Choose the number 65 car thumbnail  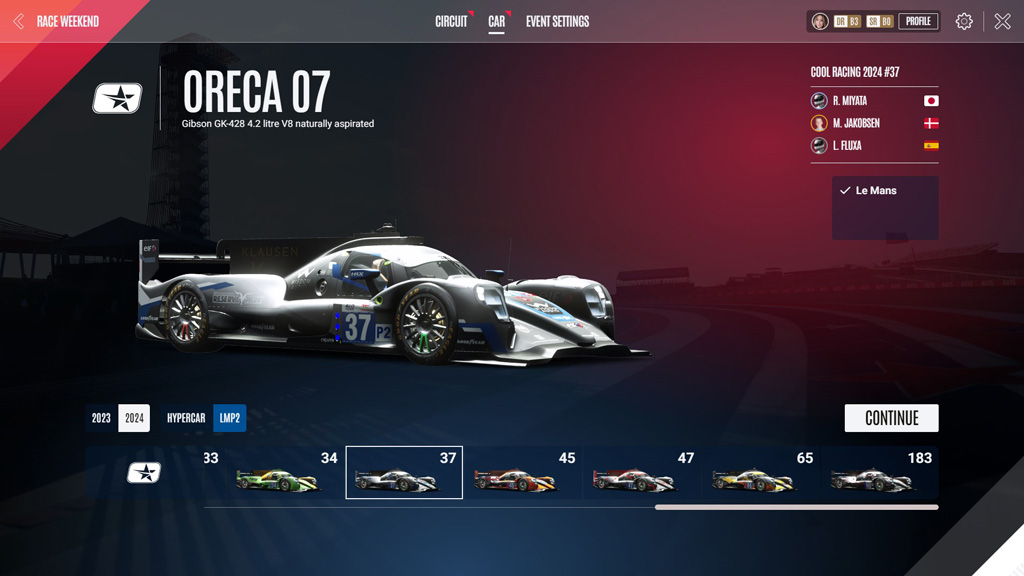pyautogui.click(x=761, y=473)
